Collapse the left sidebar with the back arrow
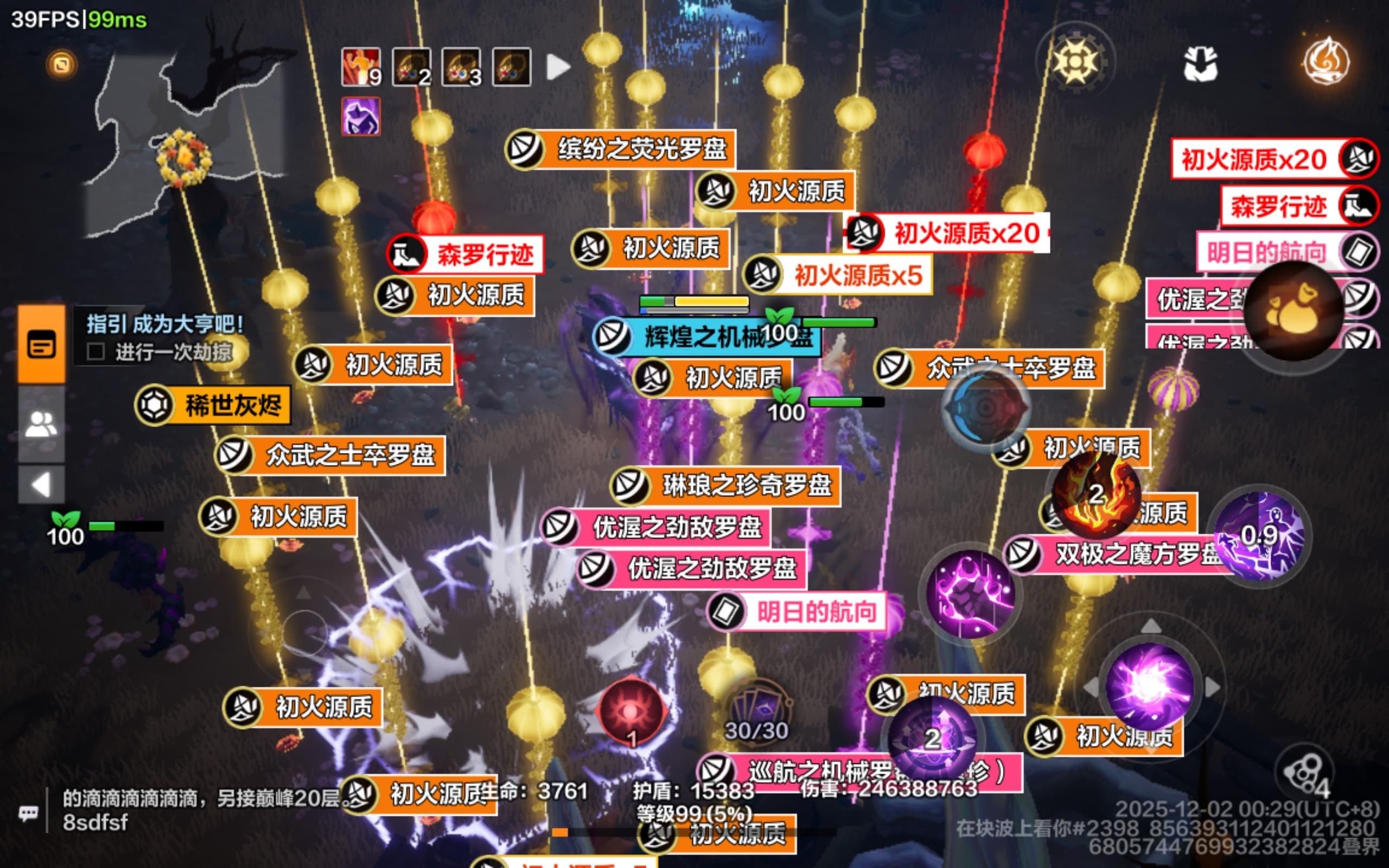 tap(40, 481)
